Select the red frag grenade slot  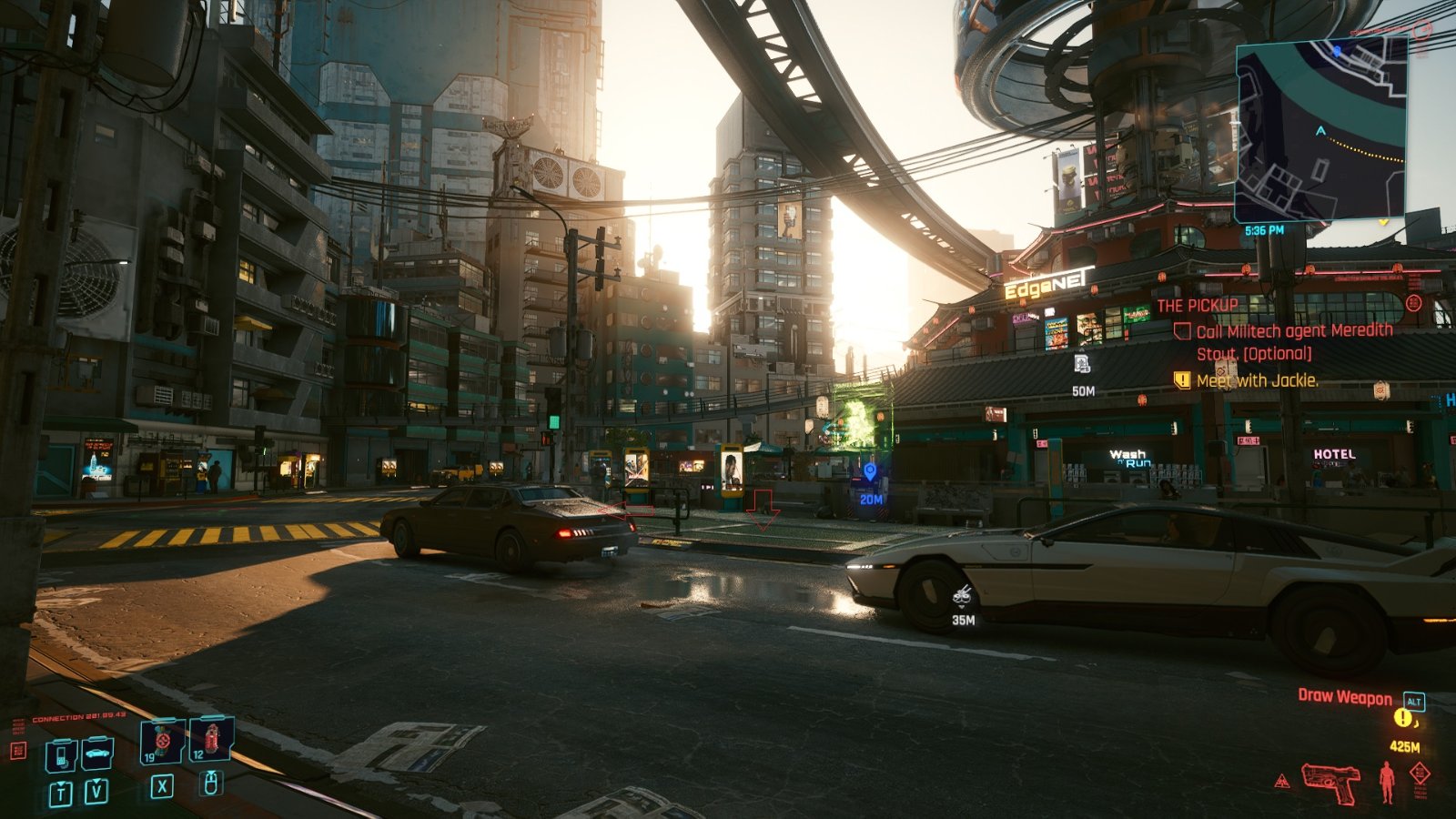[x=211, y=739]
